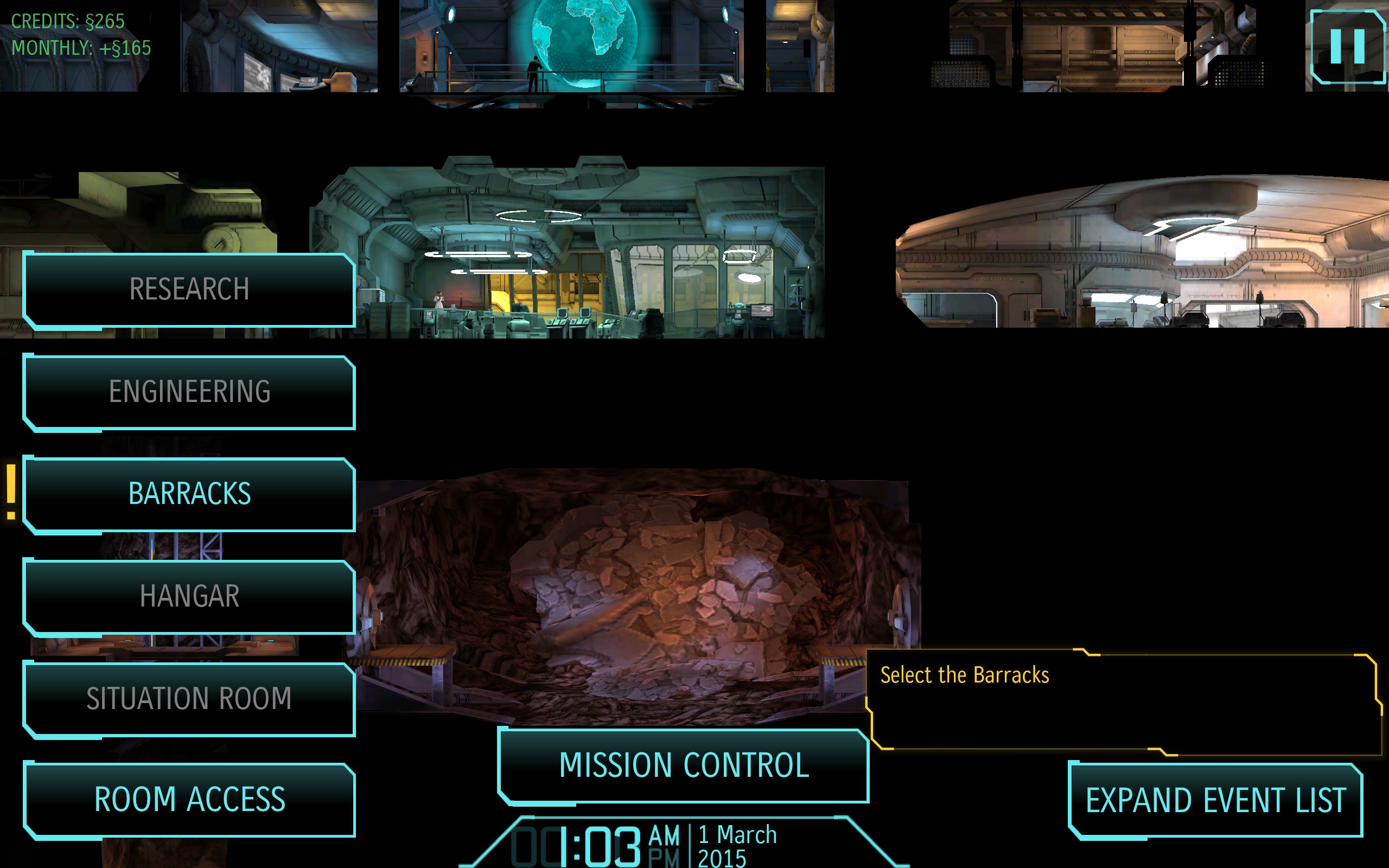Pause the game with the pause icon
Screen dimensions: 1389x868
(x=1347, y=47)
